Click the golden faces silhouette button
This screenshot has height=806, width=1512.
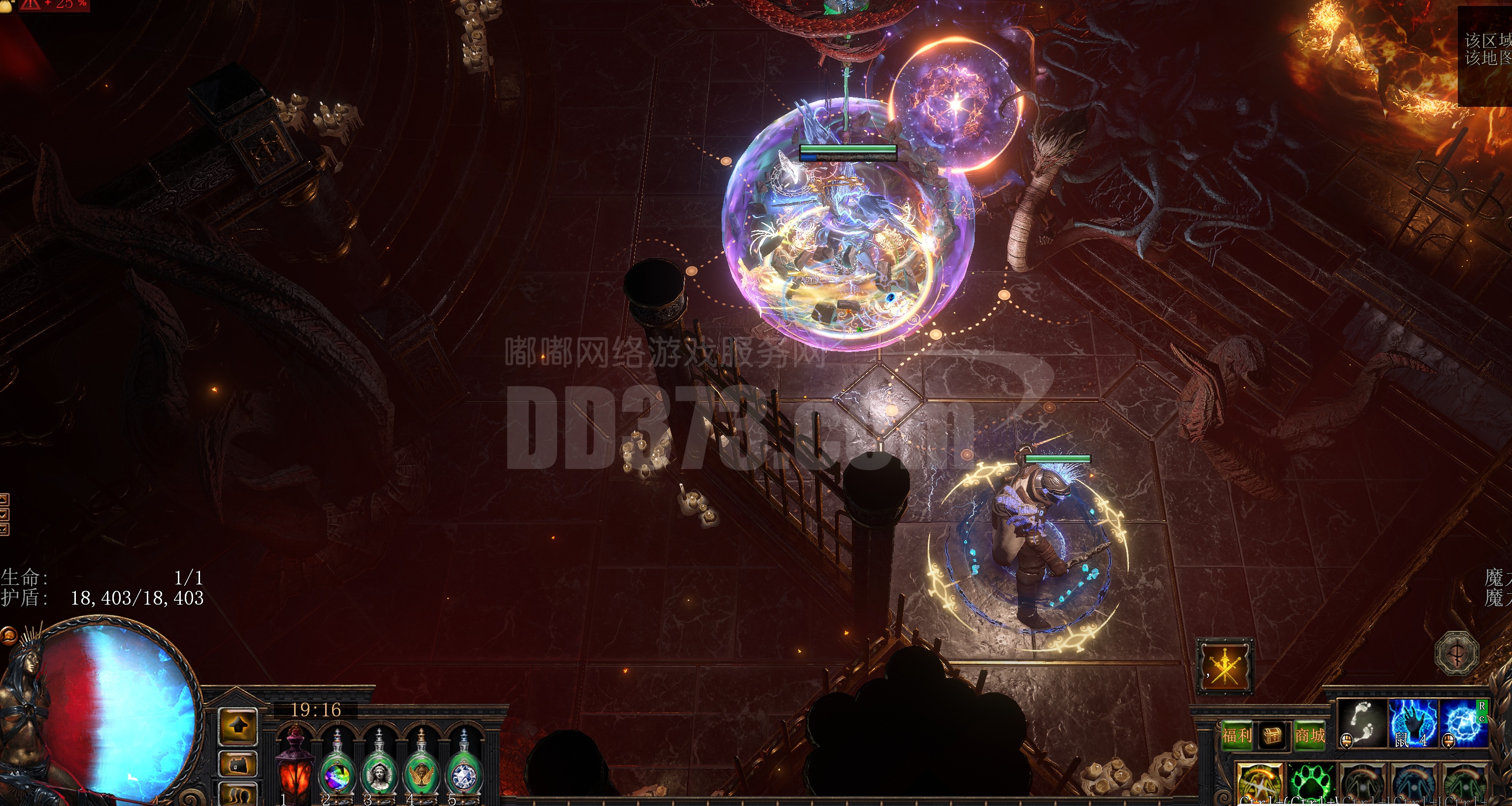click(x=238, y=796)
